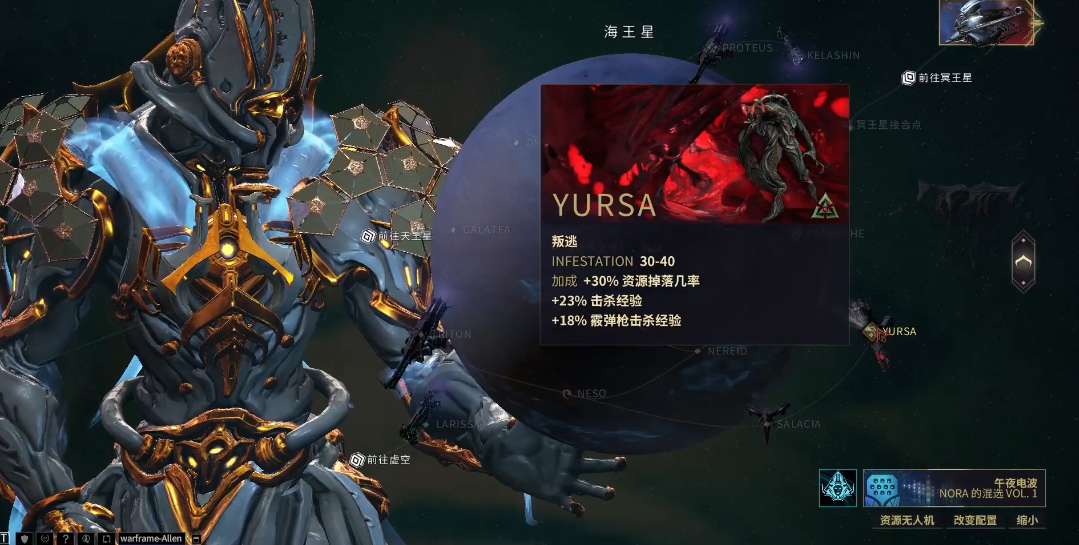Screen dimensions: 1079x545
Task: Expand the gold chevron side panel
Action: click(1022, 262)
